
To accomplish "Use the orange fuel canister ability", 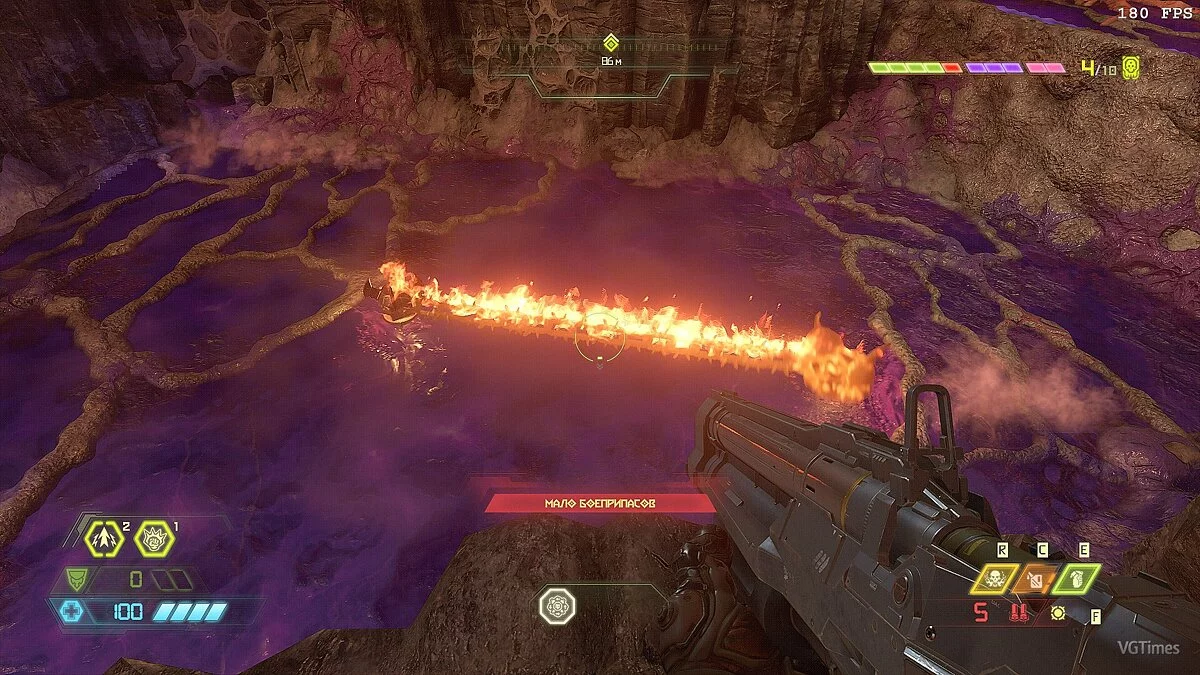I will 1037,579.
